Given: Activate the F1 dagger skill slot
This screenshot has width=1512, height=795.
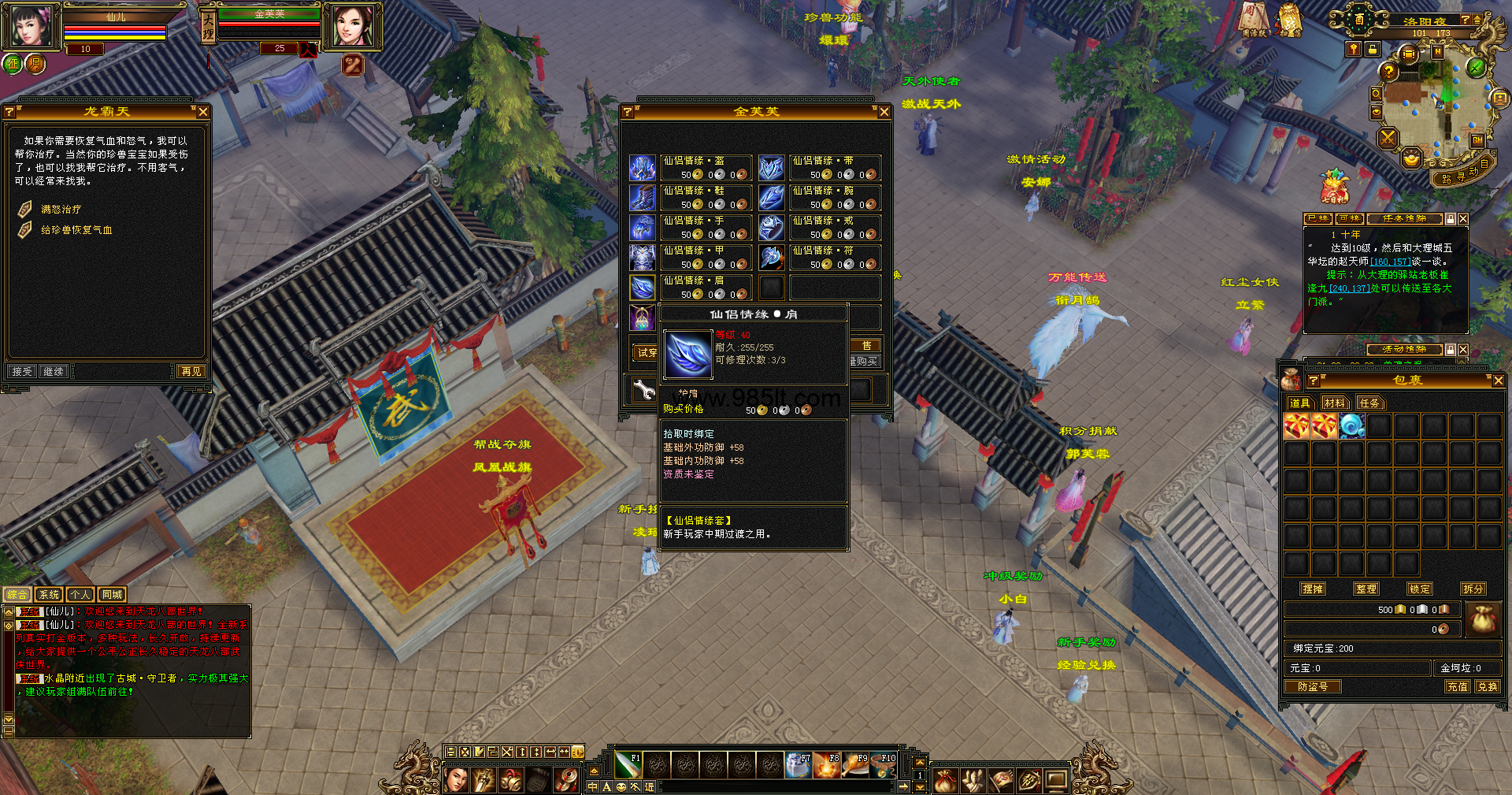Looking at the screenshot, I should tap(628, 765).
